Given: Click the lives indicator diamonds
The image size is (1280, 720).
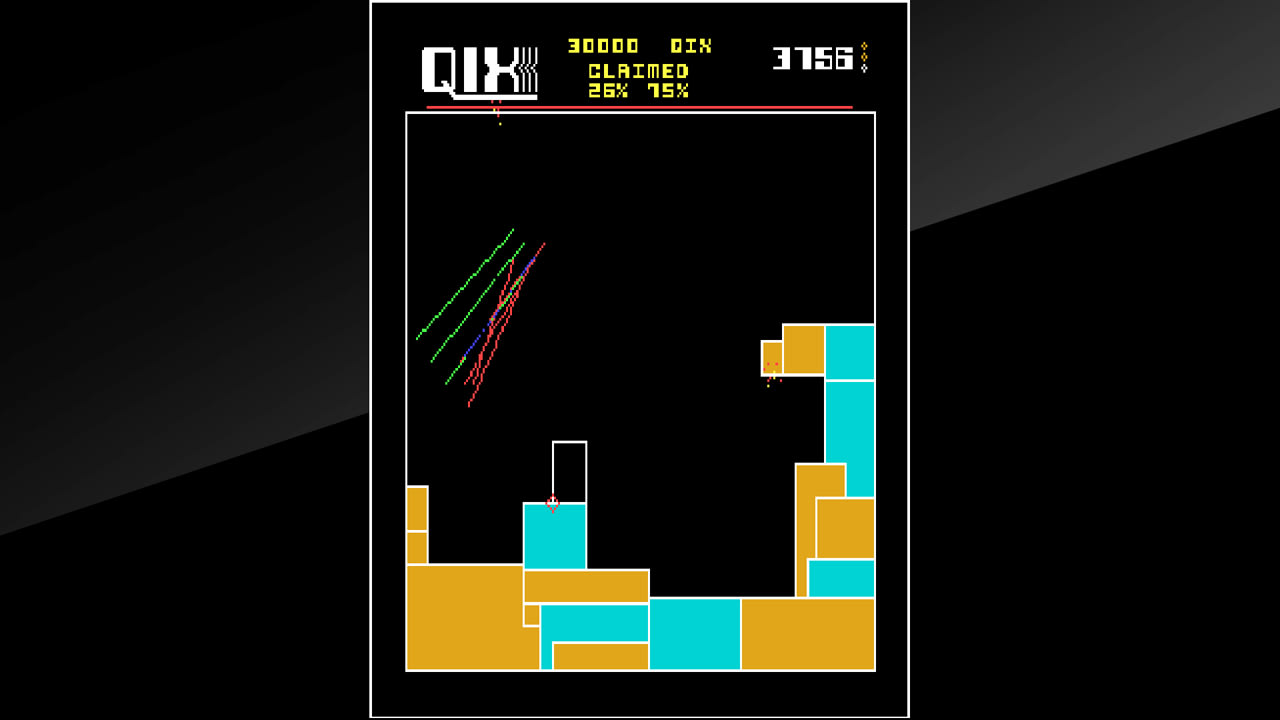Looking at the screenshot, I should (x=862, y=55).
